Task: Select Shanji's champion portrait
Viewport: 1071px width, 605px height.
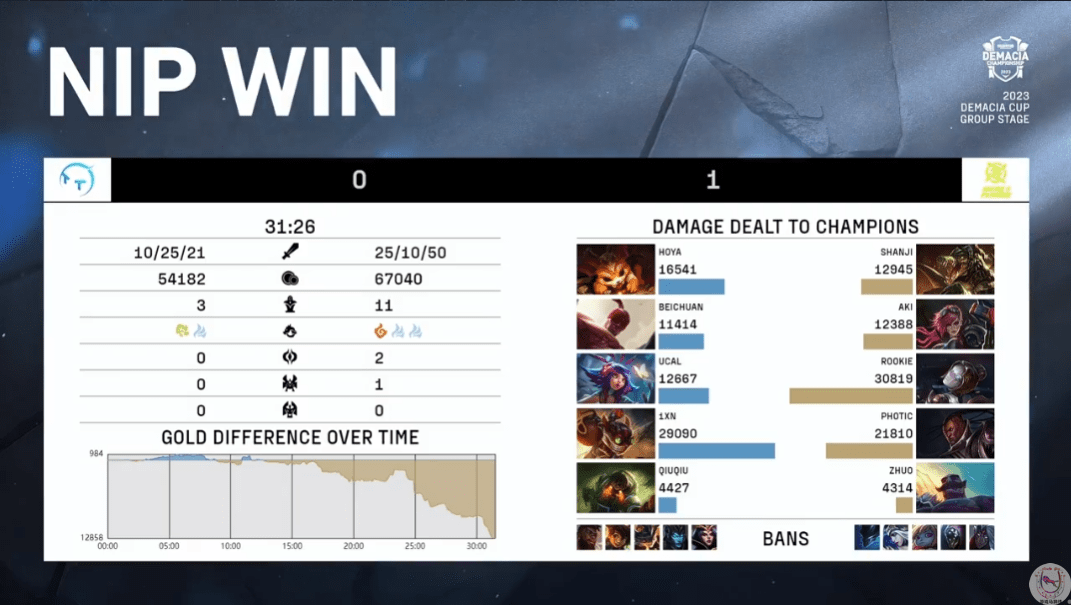Action: [x=956, y=269]
